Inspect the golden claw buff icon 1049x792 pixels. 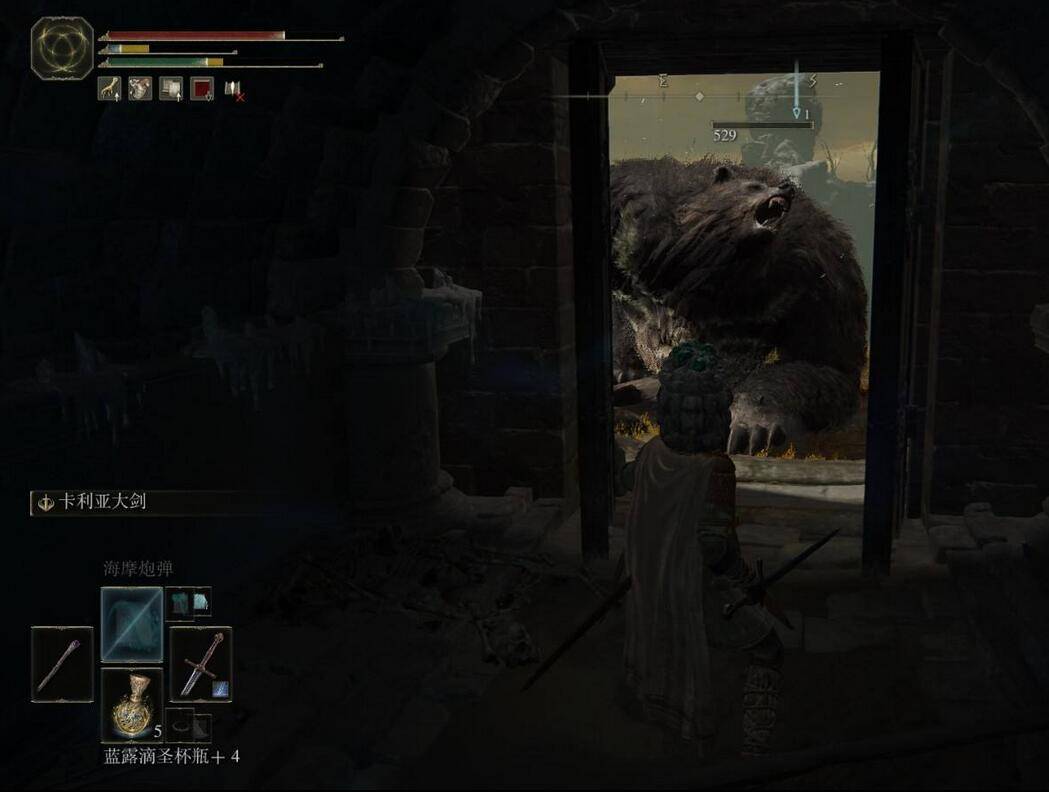coord(109,89)
